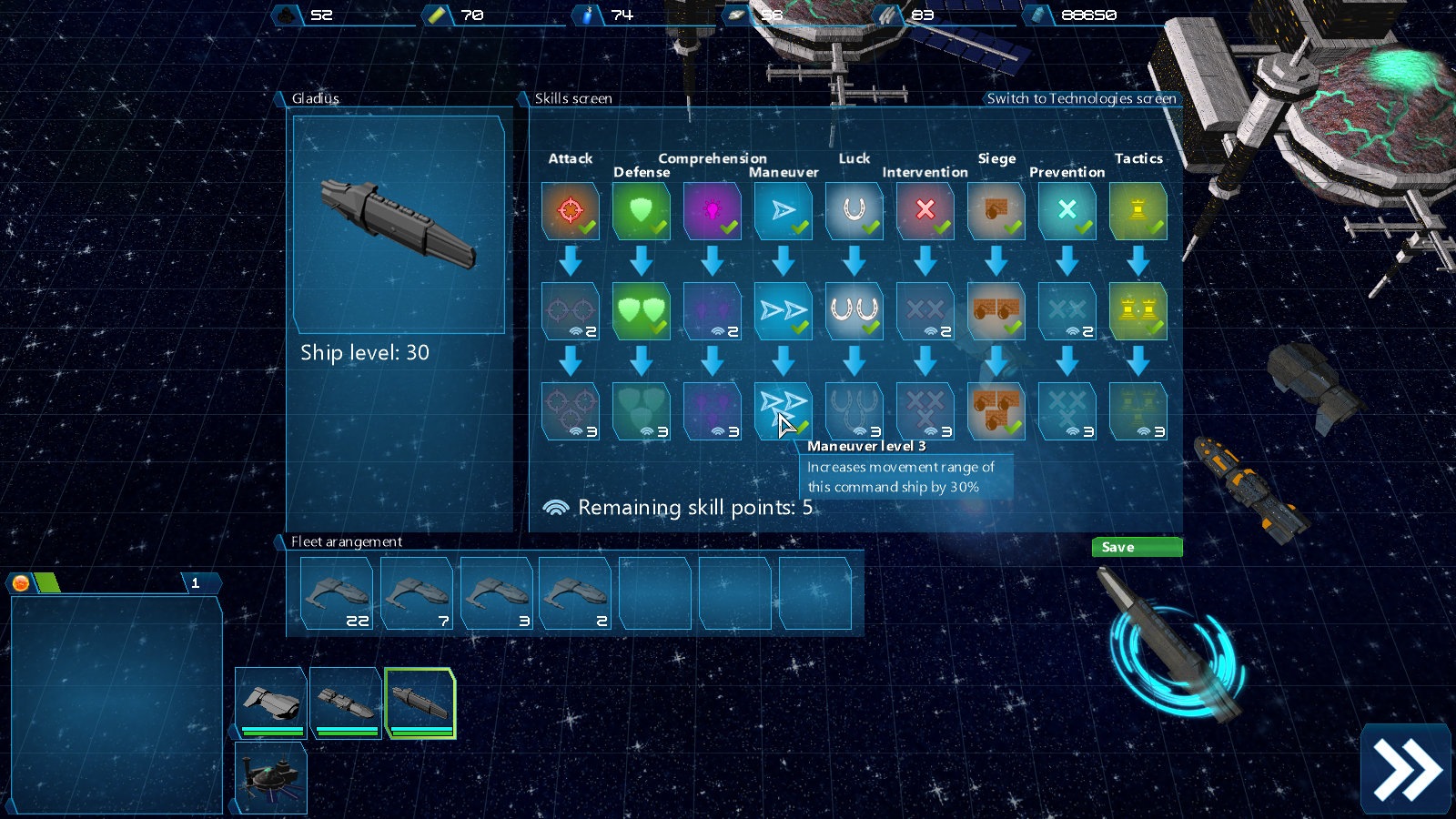Viewport: 1456px width, 819px height.
Task: Select Tactics level 1 skill icon
Action: tap(1138, 211)
